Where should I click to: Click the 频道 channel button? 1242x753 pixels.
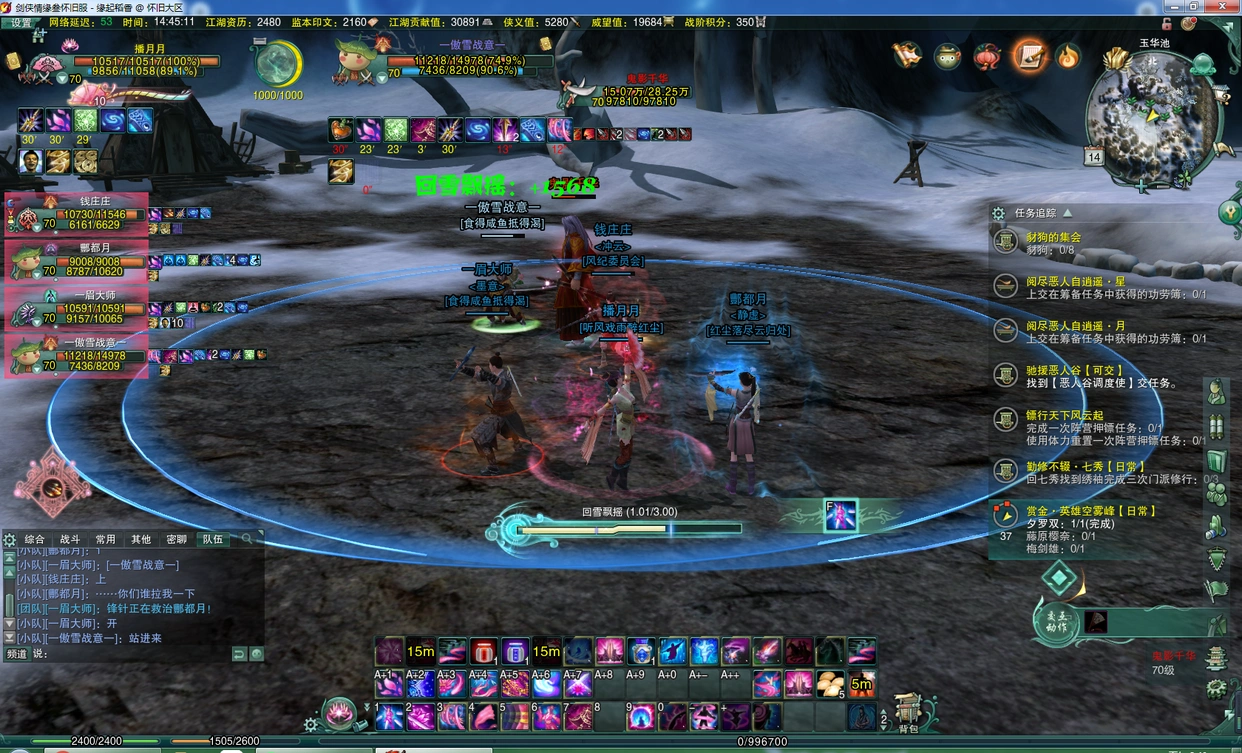[17, 654]
